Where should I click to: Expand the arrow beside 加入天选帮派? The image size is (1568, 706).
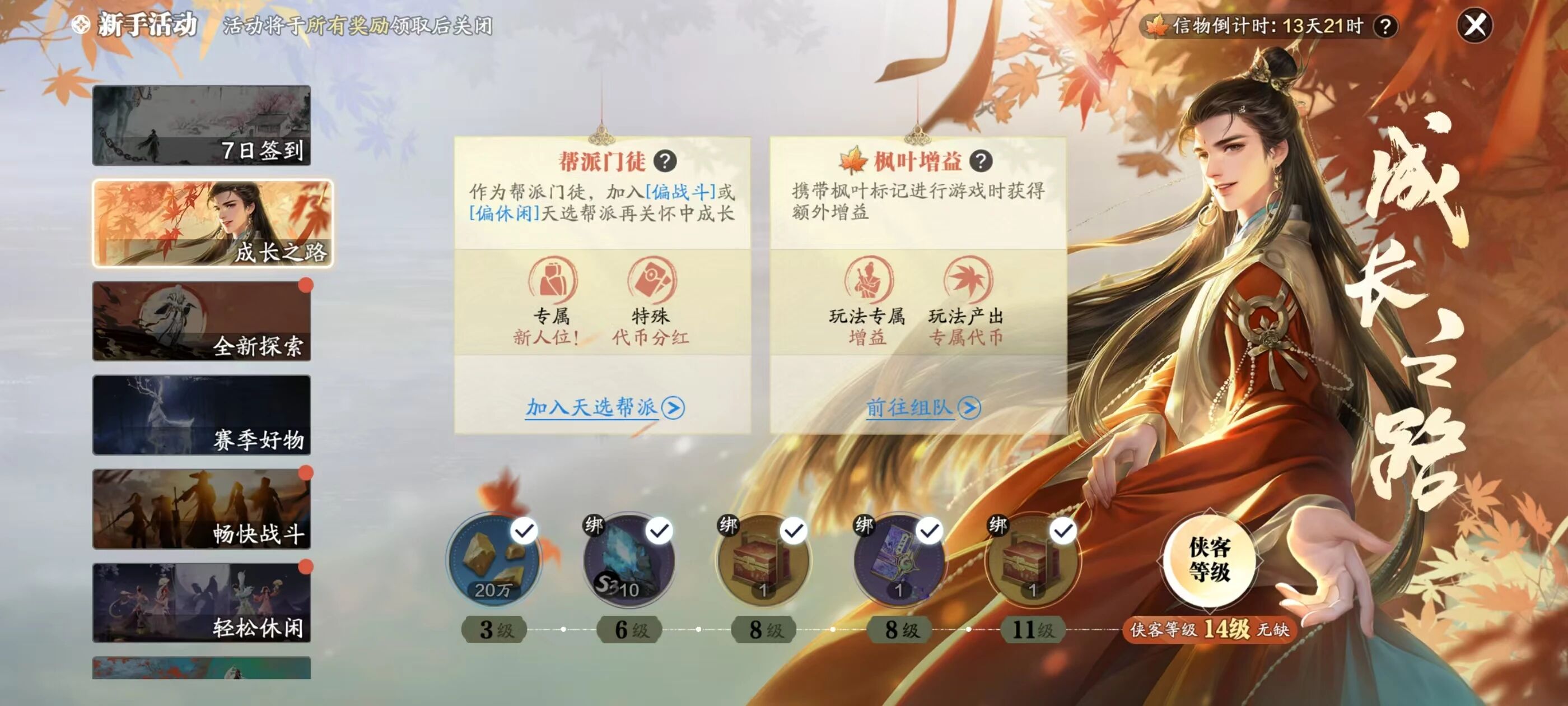coord(673,410)
